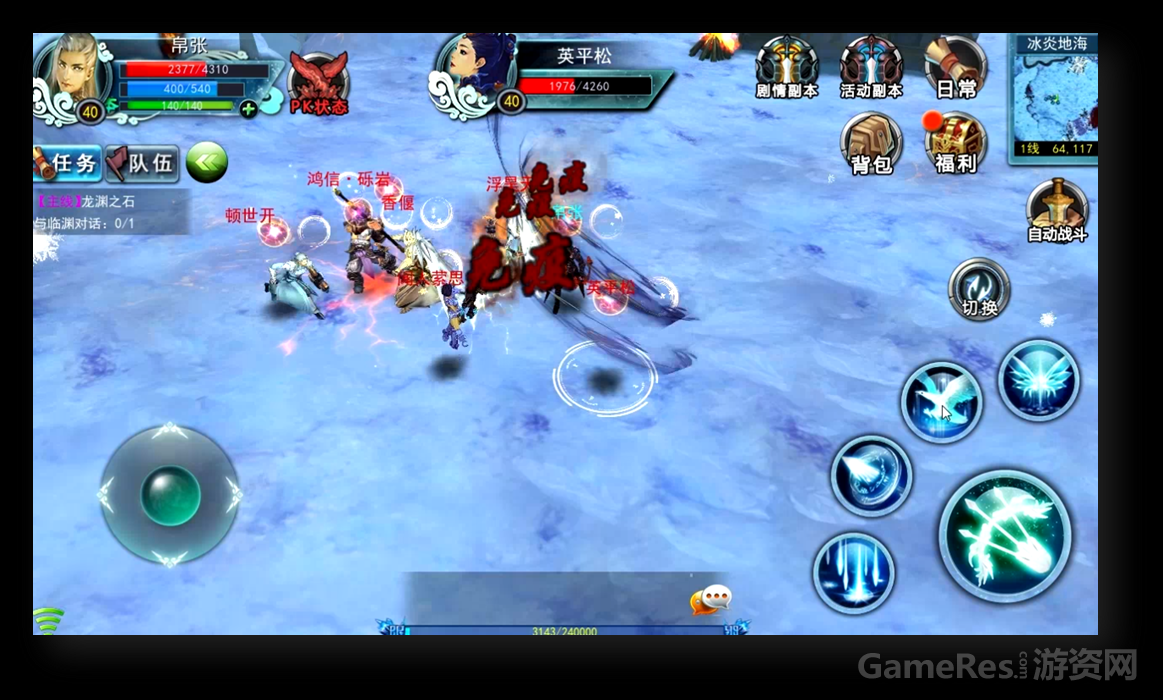This screenshot has width=1163, height=700.
Task: Use the large bow basic attack button
Action: (1005, 535)
